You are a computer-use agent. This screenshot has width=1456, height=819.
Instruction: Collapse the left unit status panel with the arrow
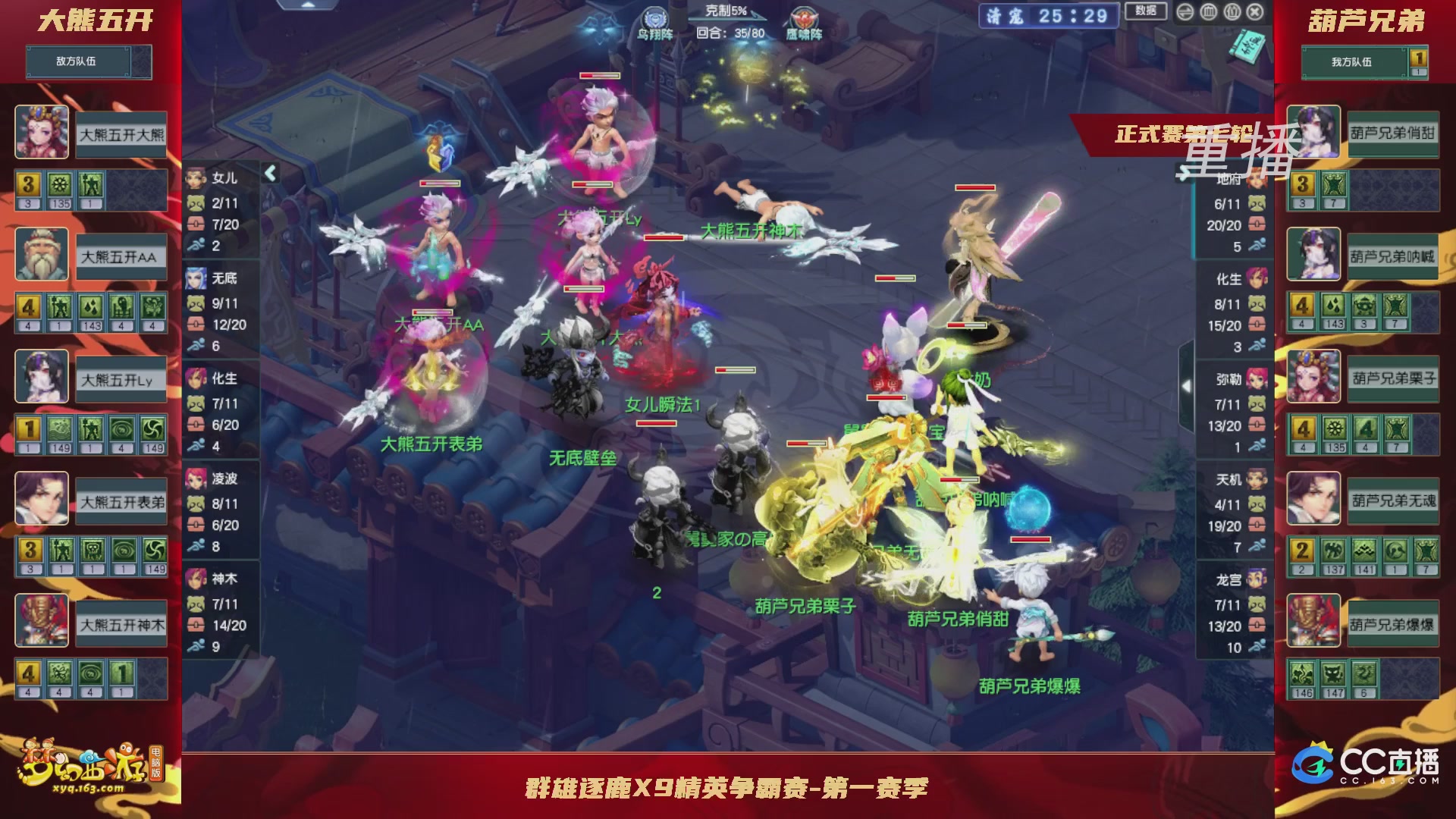tap(269, 174)
